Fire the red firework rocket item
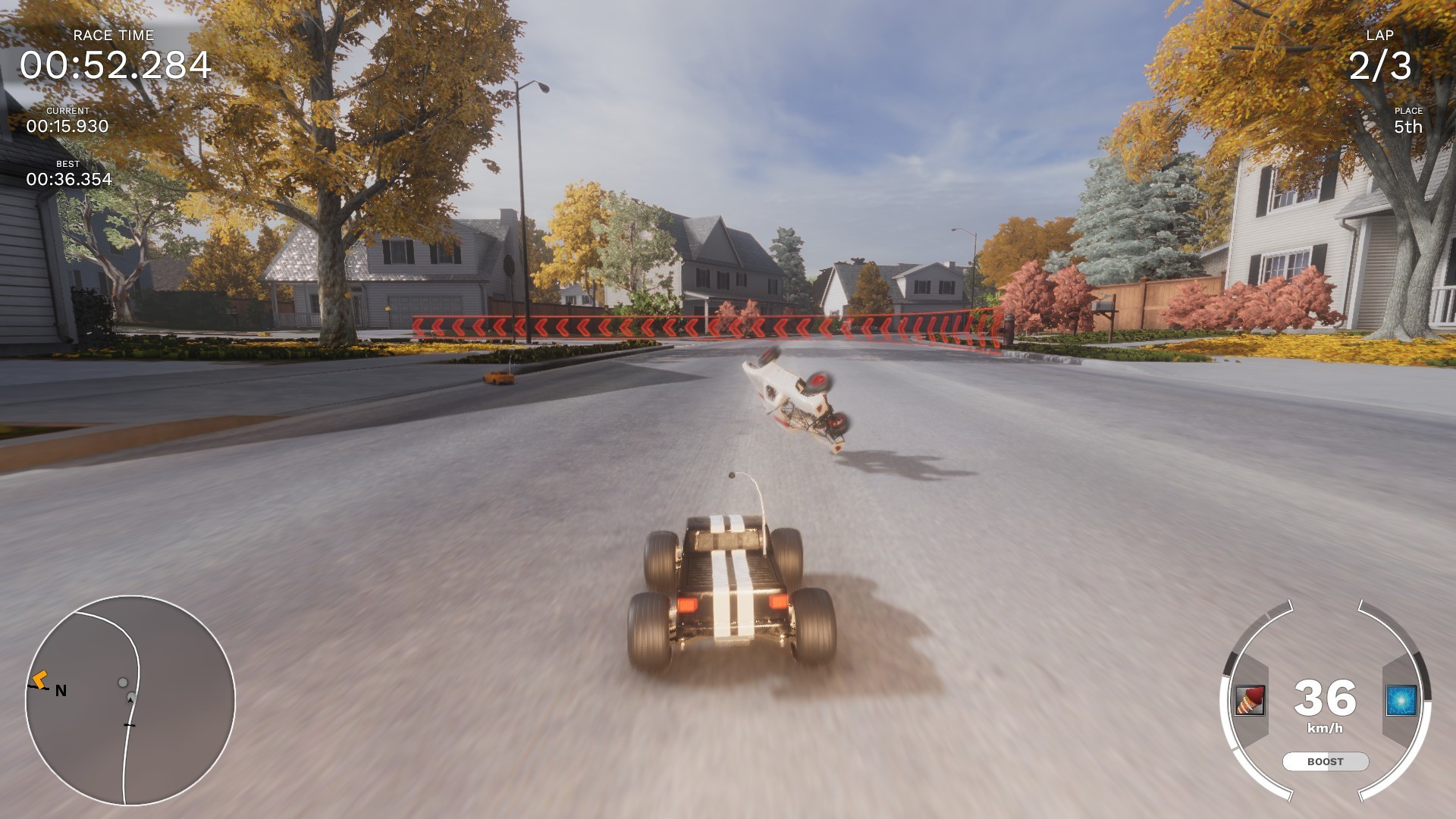The height and width of the screenshot is (819, 1456). click(x=1249, y=700)
